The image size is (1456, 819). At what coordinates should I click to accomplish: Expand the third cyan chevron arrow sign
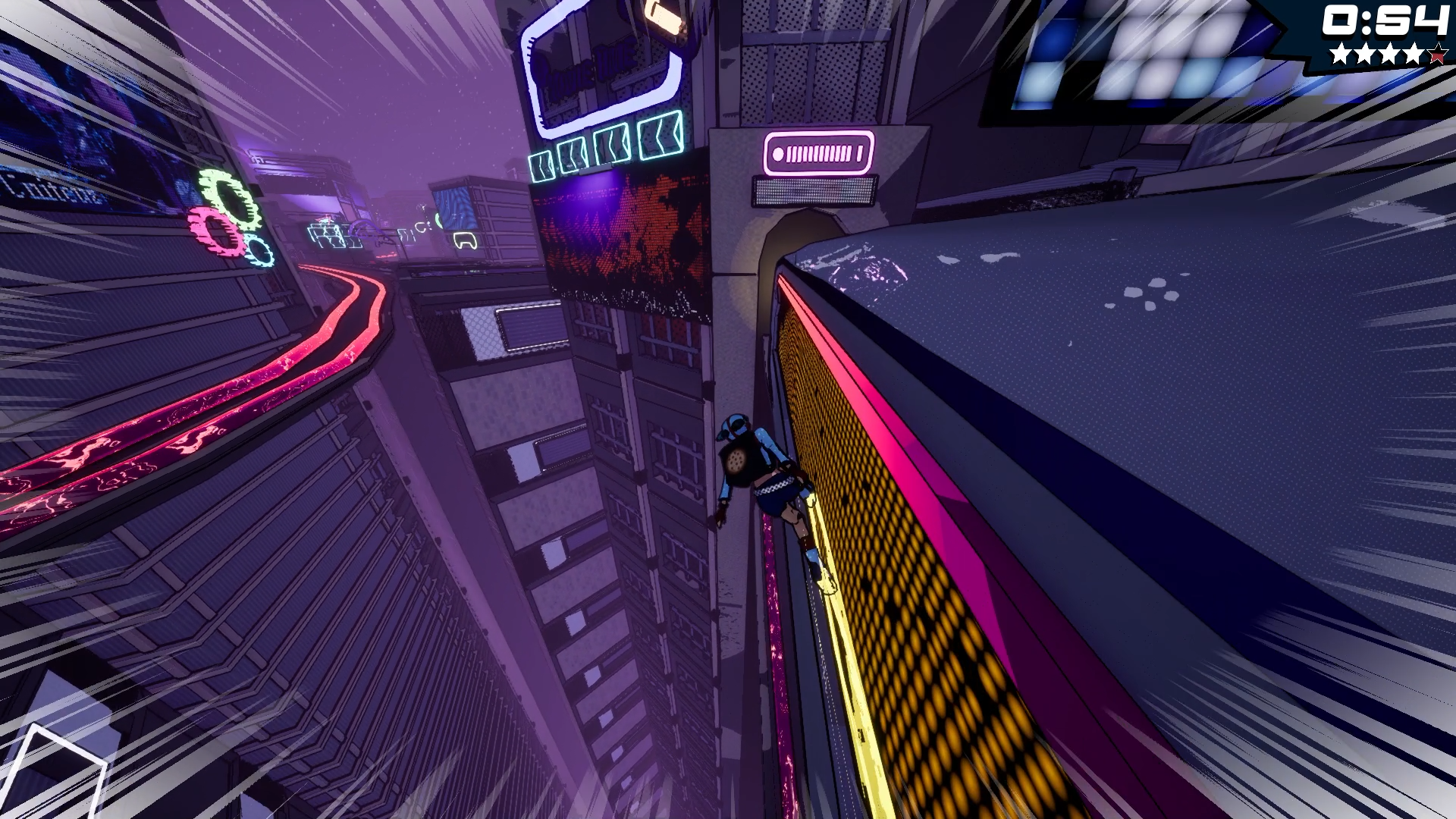(611, 146)
